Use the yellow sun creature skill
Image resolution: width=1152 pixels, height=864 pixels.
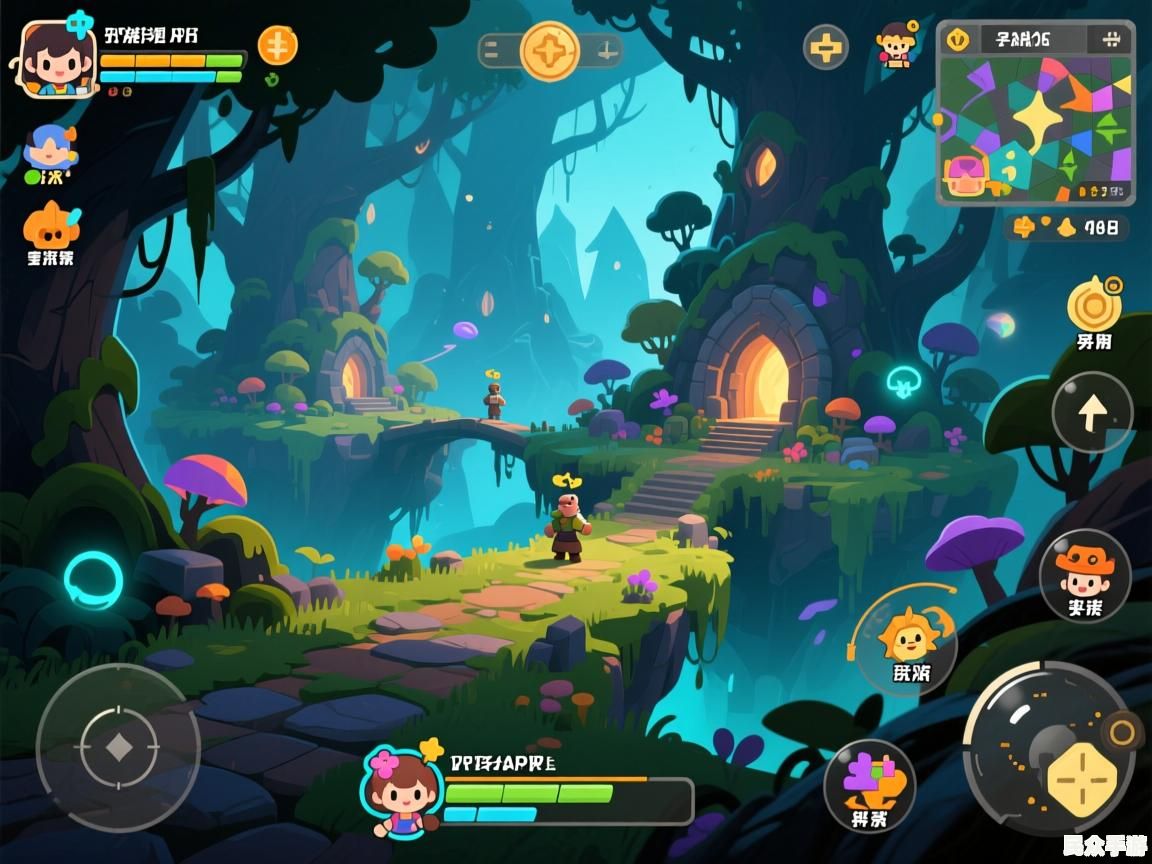910,638
